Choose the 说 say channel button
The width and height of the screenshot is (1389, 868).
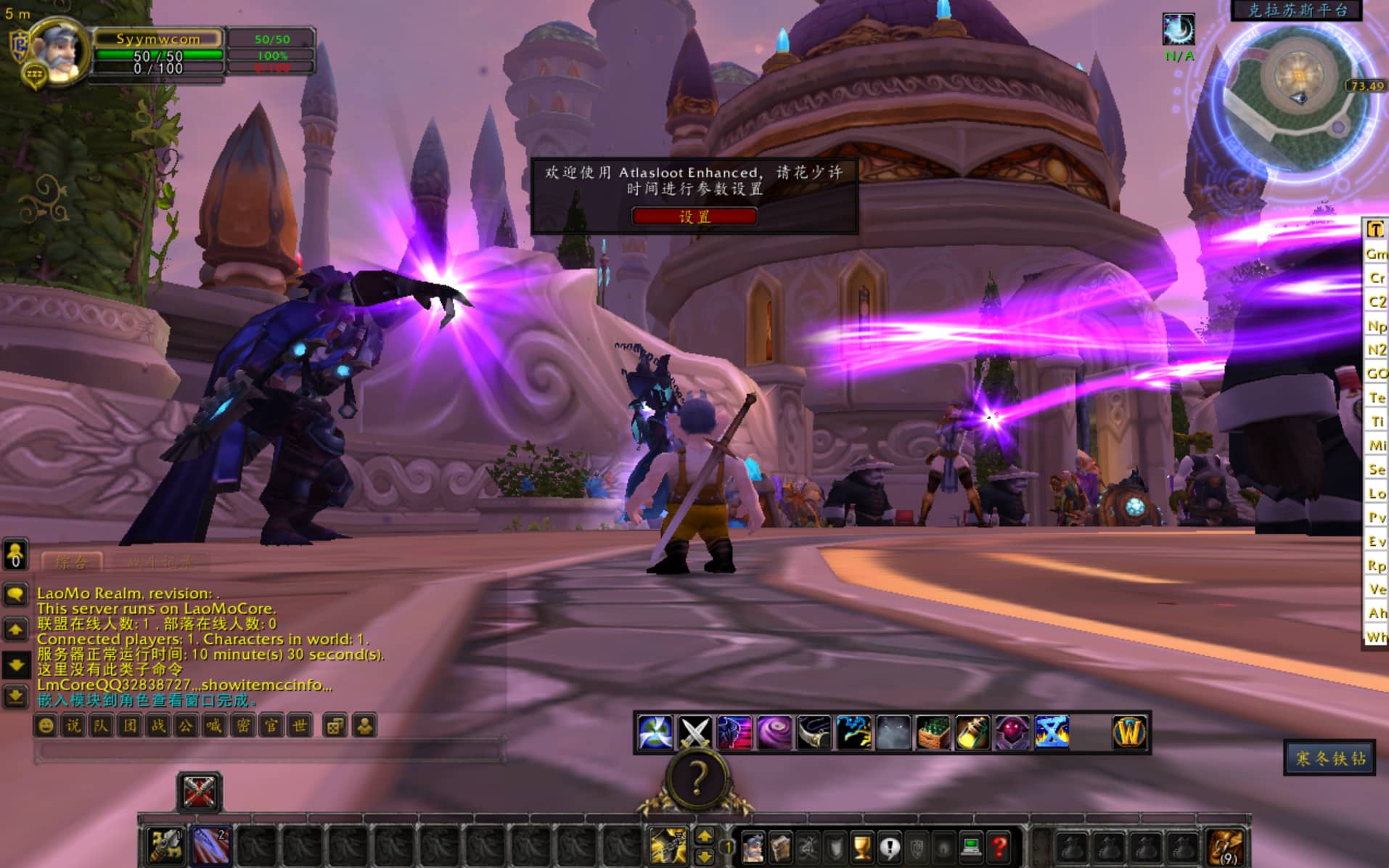[x=73, y=726]
